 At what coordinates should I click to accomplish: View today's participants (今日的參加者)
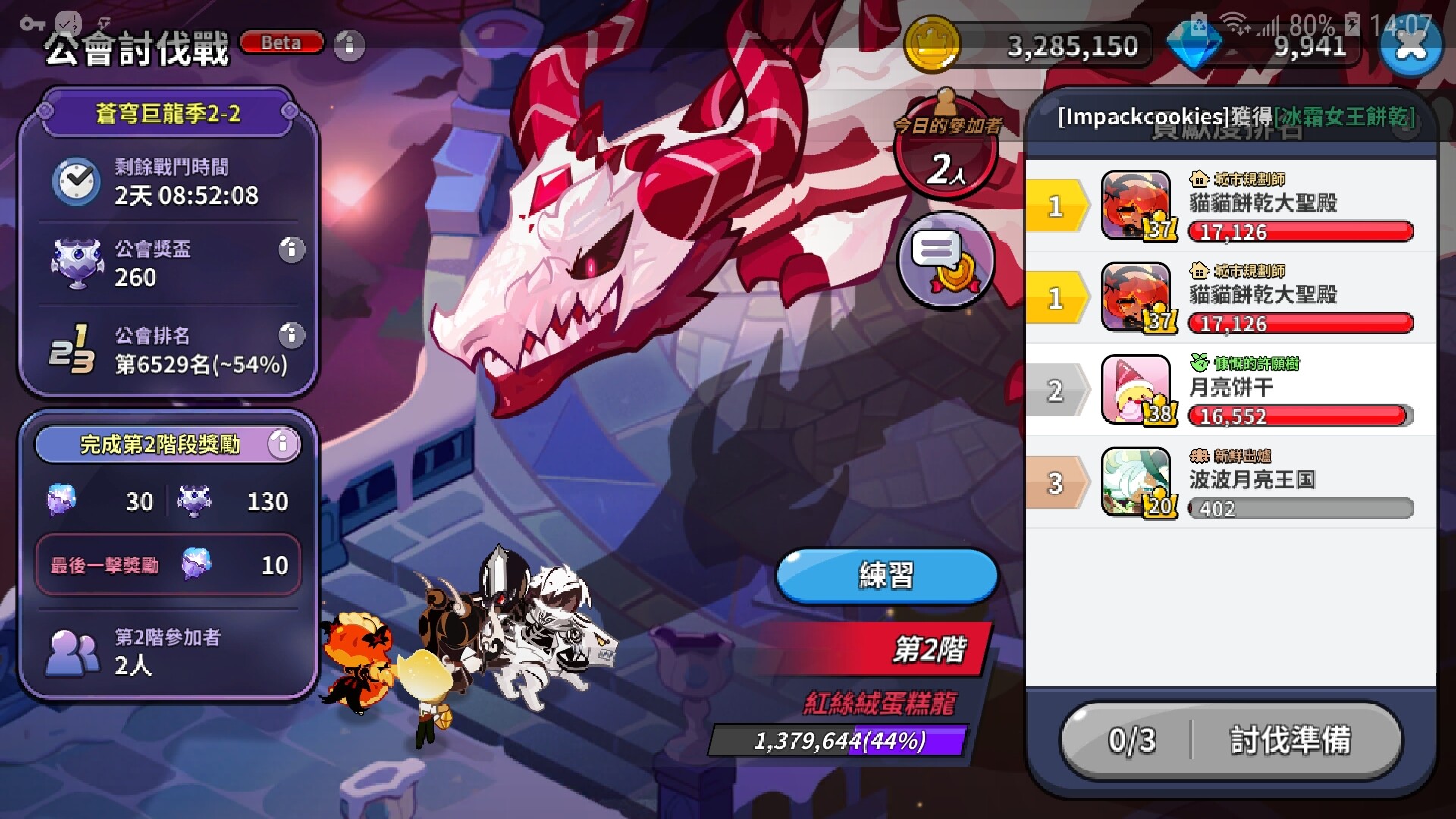pos(946,152)
